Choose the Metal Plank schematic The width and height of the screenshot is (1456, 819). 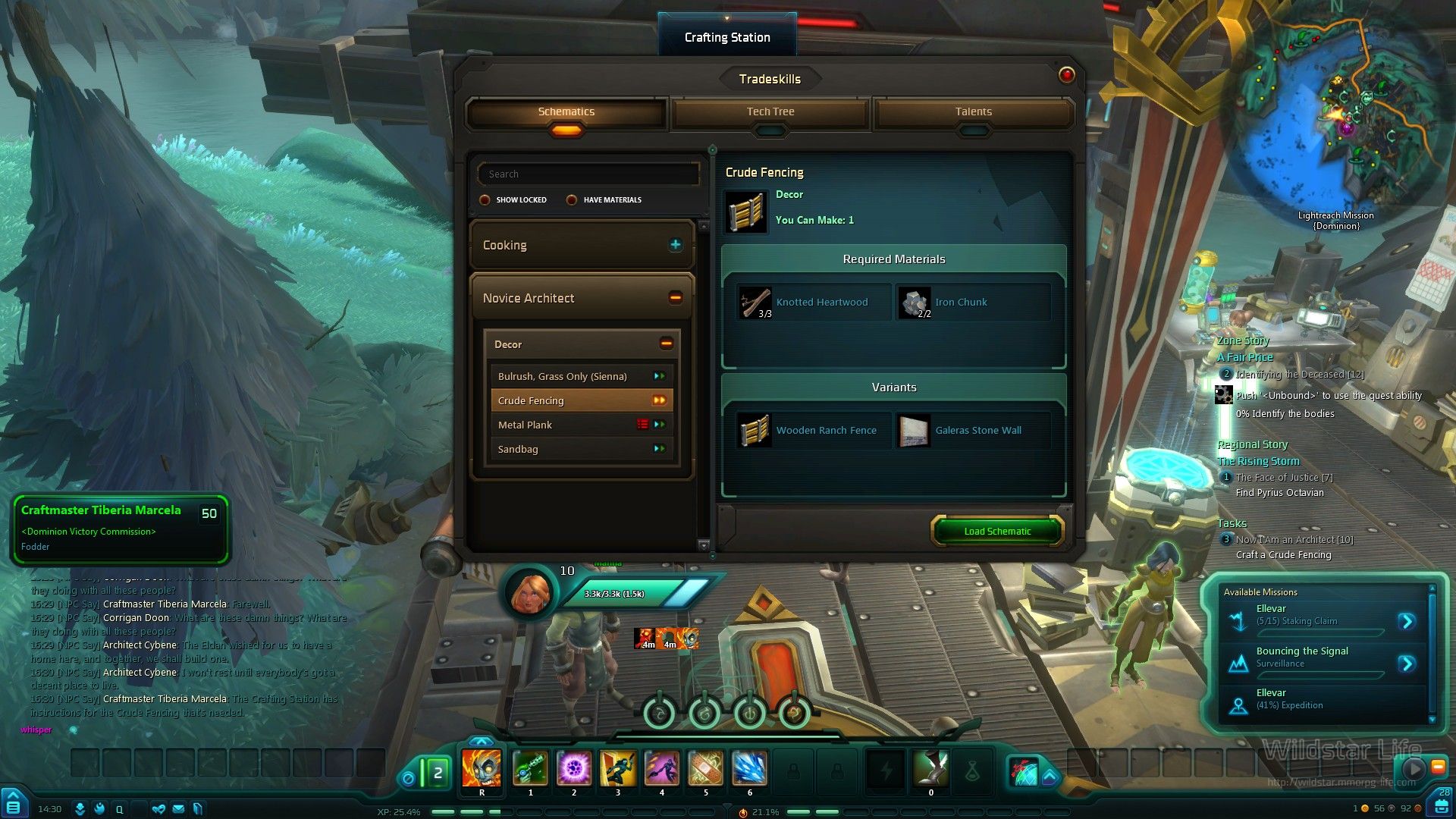click(x=526, y=425)
